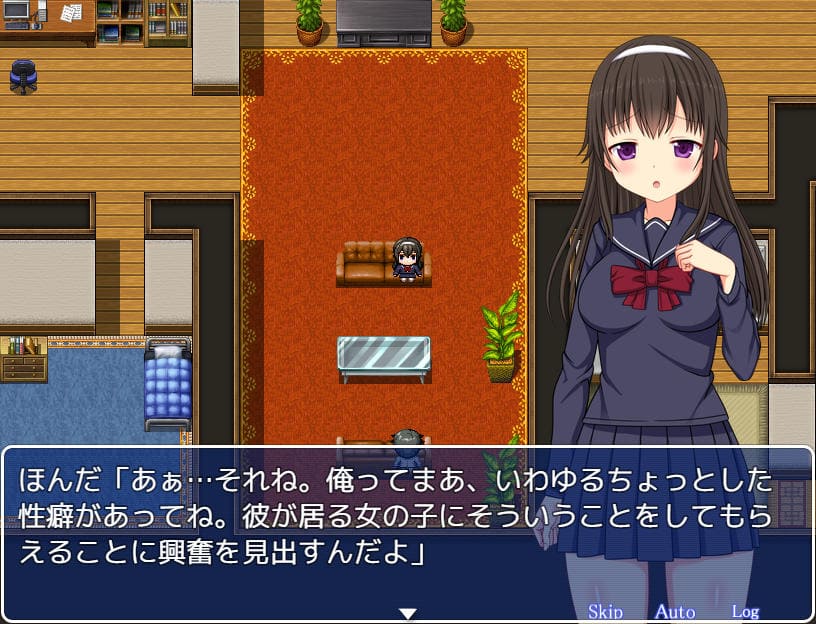Image resolution: width=816 pixels, height=624 pixels.
Task: Click the Skip dialogue button
Action: point(605,611)
